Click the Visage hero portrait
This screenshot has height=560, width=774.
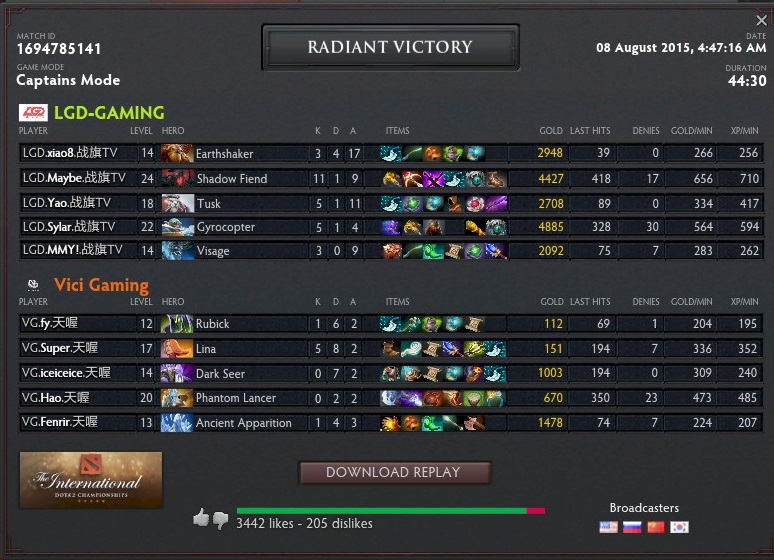177,251
